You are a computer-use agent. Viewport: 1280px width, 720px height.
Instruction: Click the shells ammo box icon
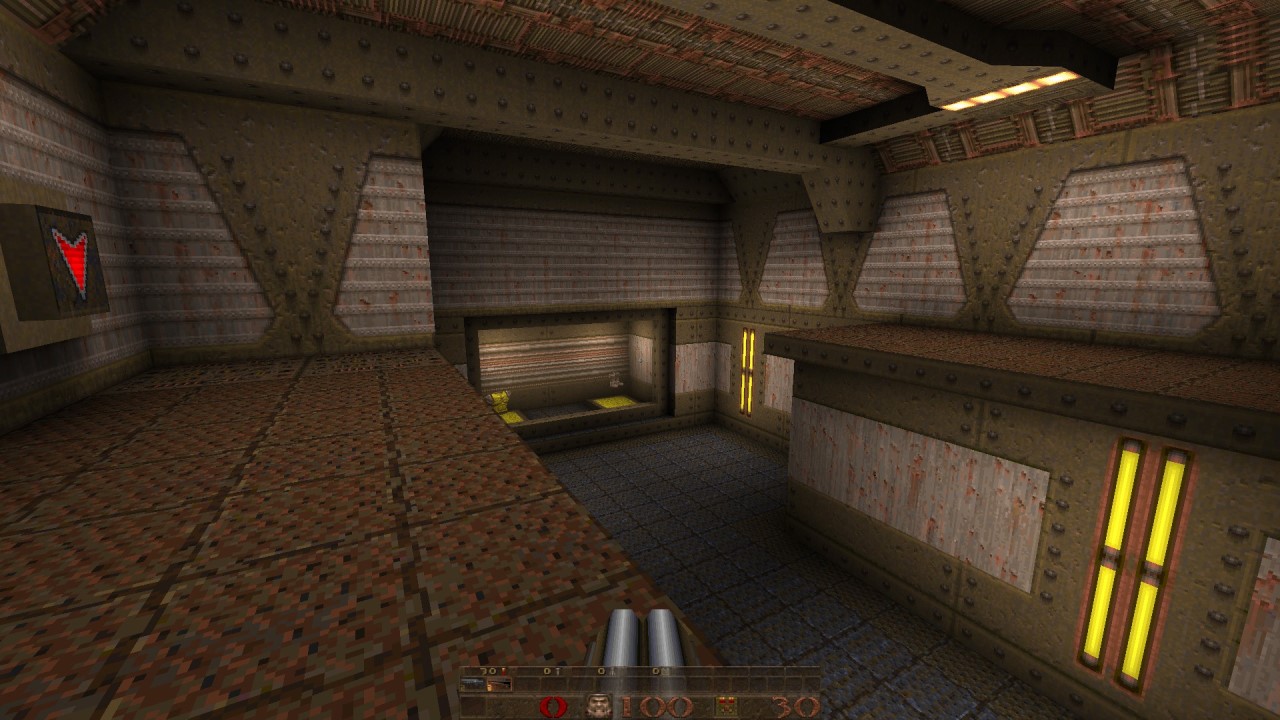point(726,706)
